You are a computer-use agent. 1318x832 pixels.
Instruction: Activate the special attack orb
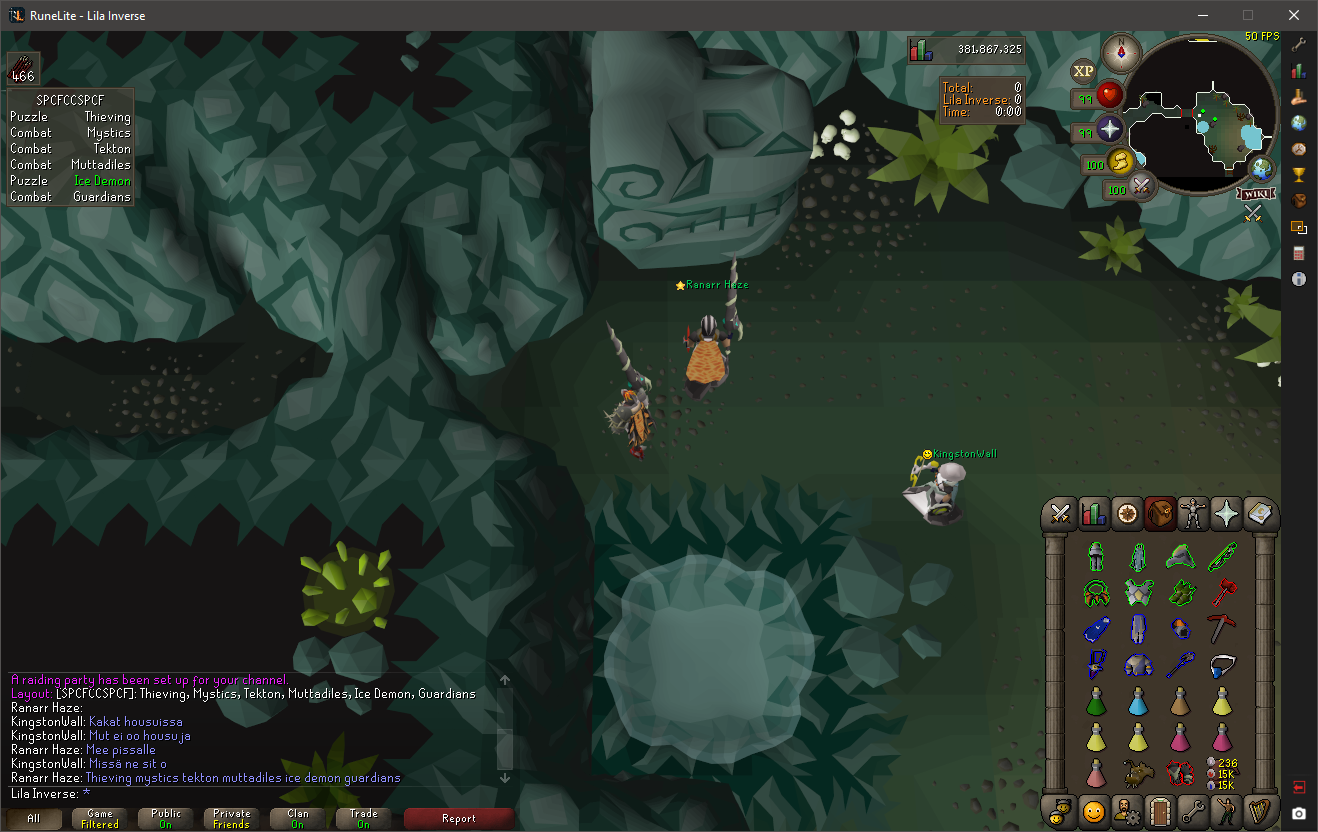1139,187
